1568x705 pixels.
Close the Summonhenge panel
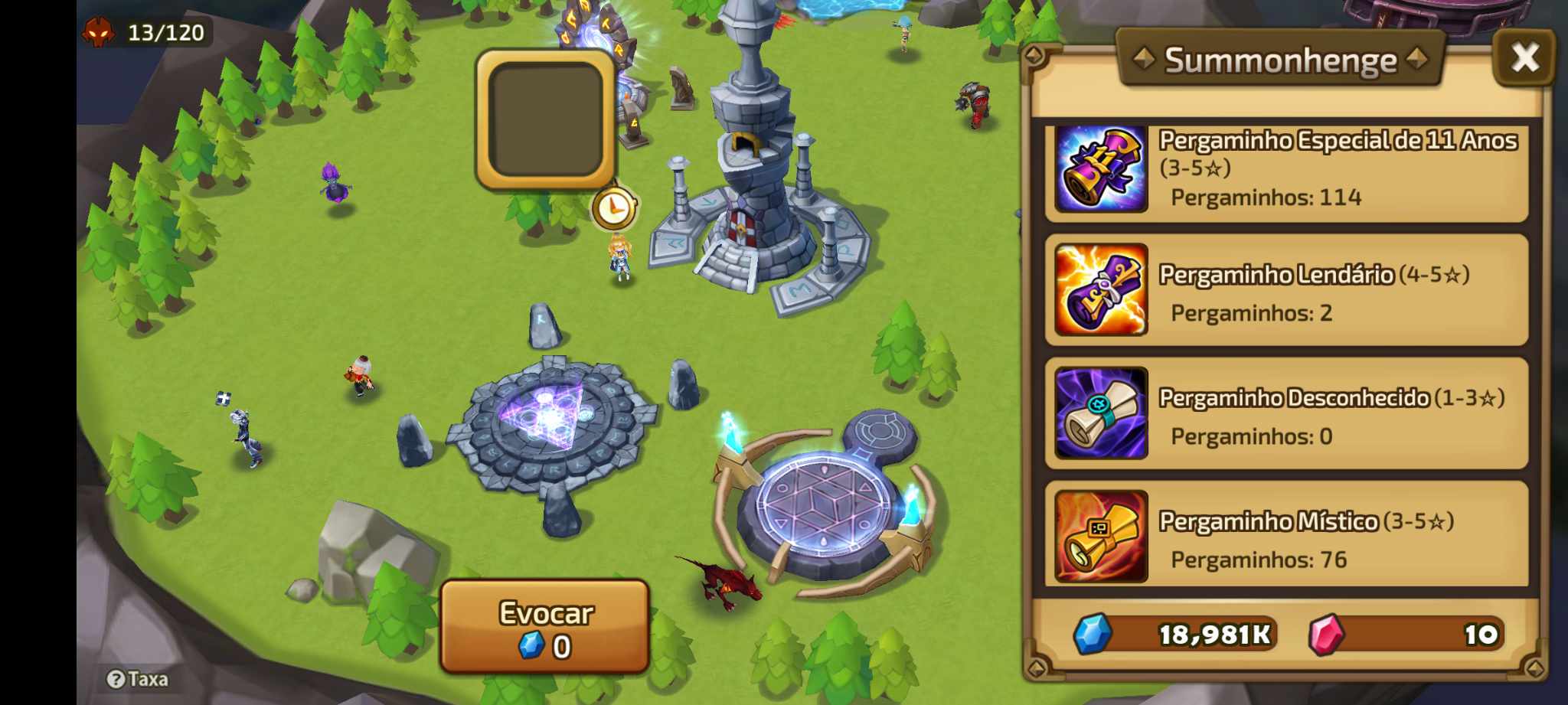pyautogui.click(x=1524, y=57)
